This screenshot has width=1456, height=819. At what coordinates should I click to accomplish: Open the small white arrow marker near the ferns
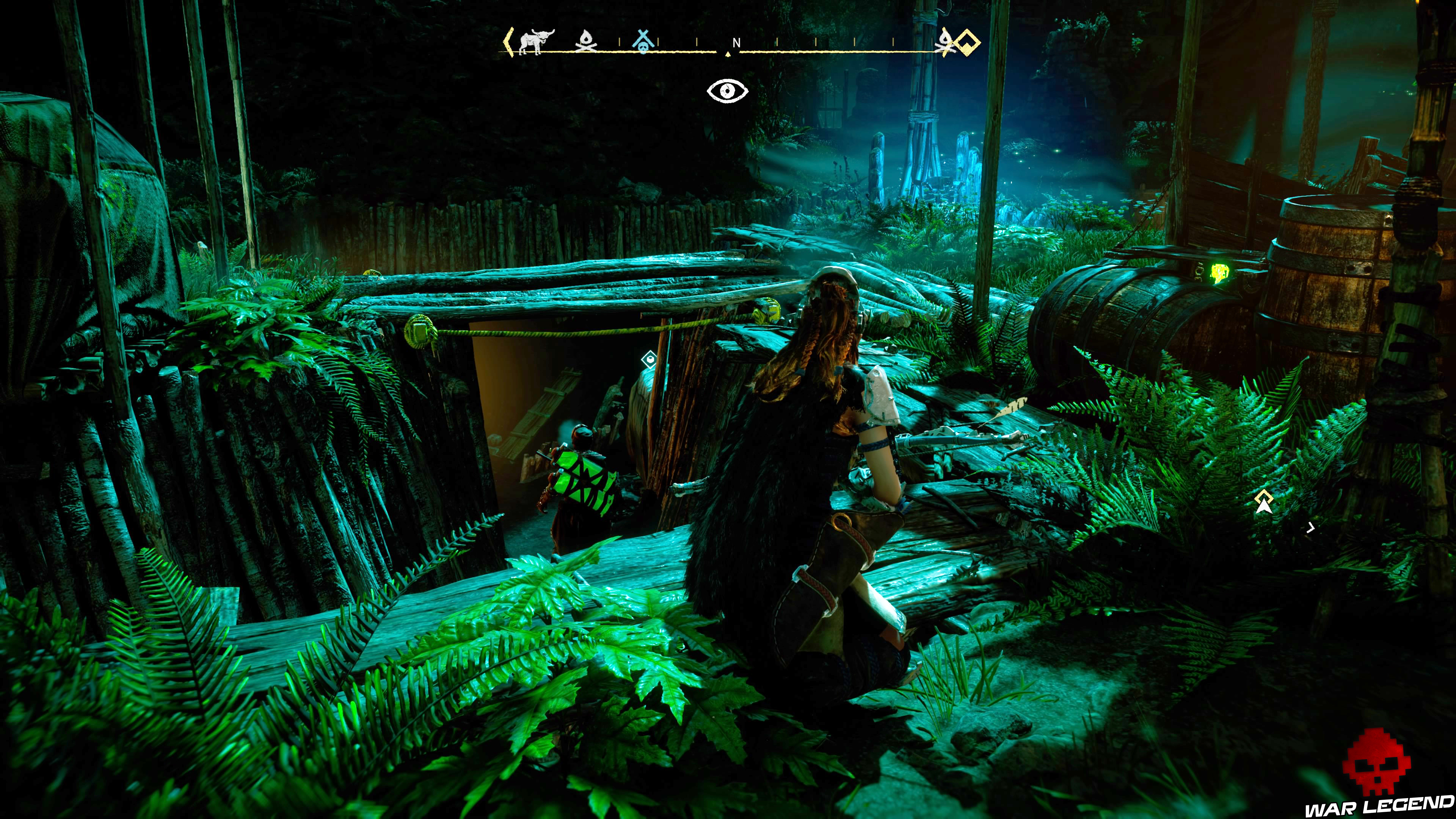(1311, 528)
